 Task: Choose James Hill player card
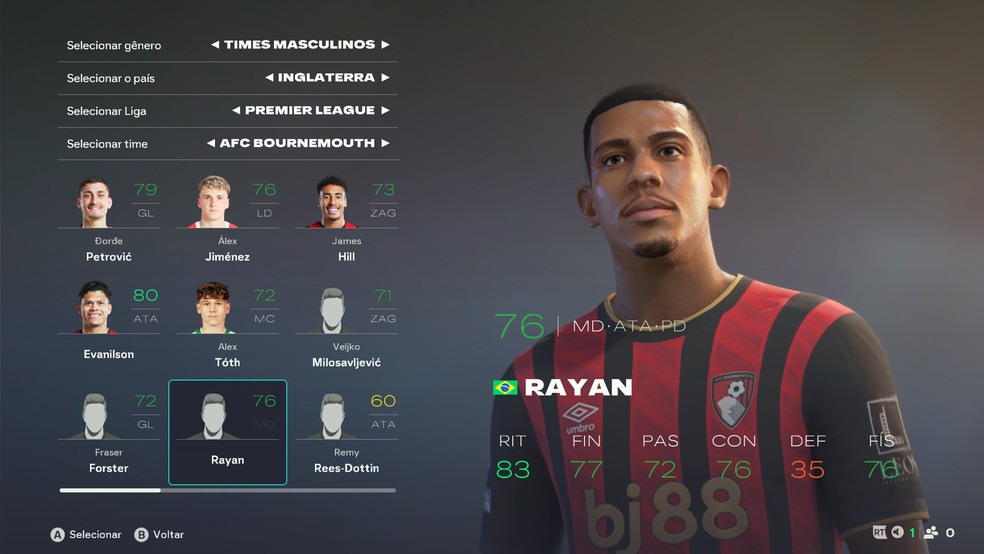[346, 220]
